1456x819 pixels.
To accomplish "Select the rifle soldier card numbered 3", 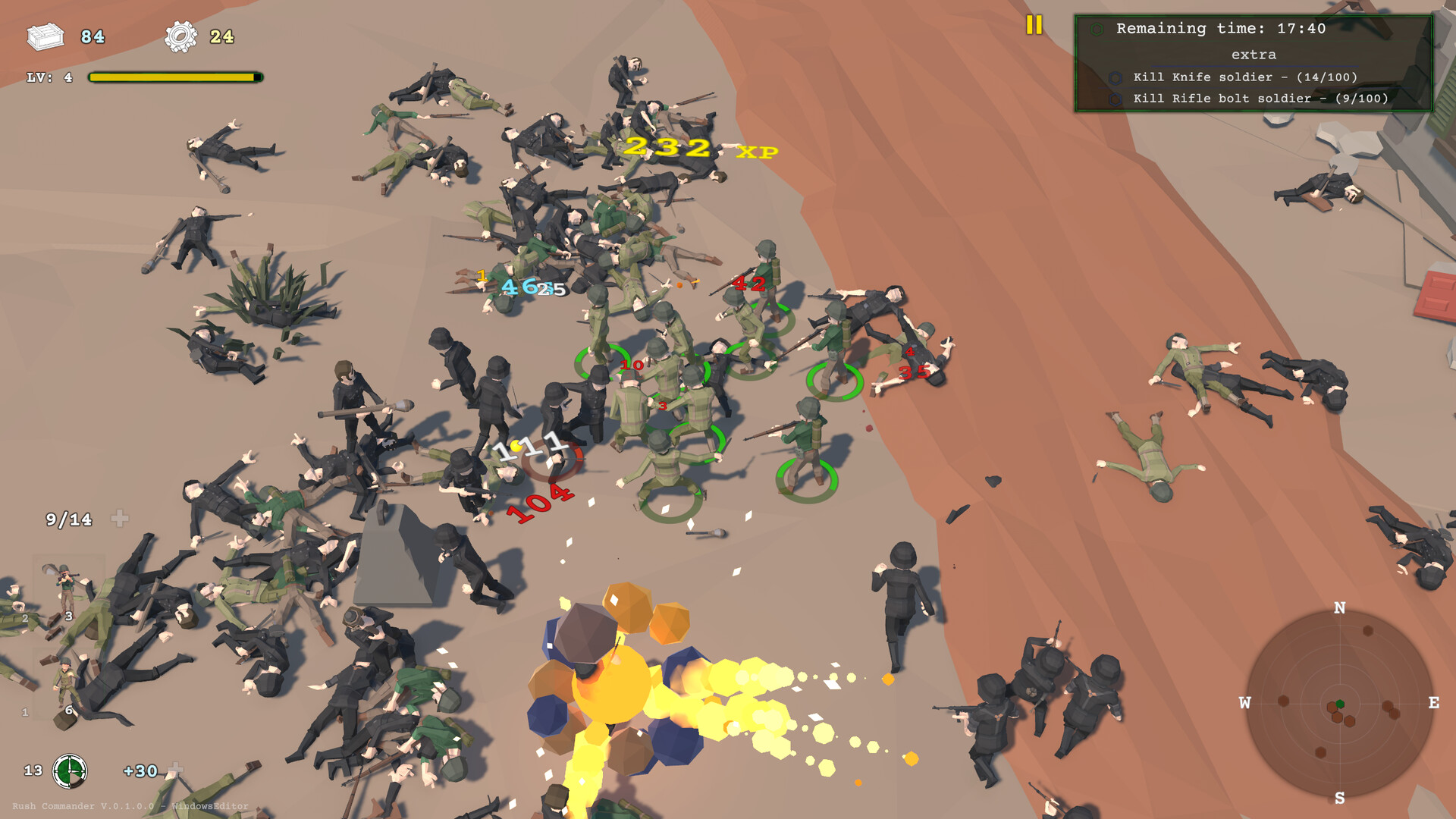I will (x=68, y=599).
